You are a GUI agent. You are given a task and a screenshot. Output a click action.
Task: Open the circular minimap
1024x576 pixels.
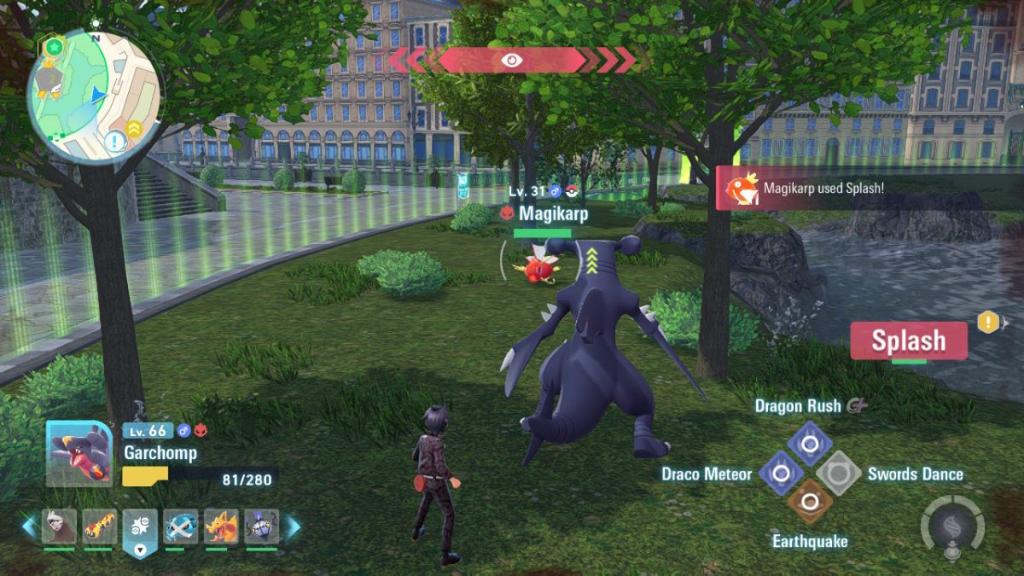pos(93,96)
